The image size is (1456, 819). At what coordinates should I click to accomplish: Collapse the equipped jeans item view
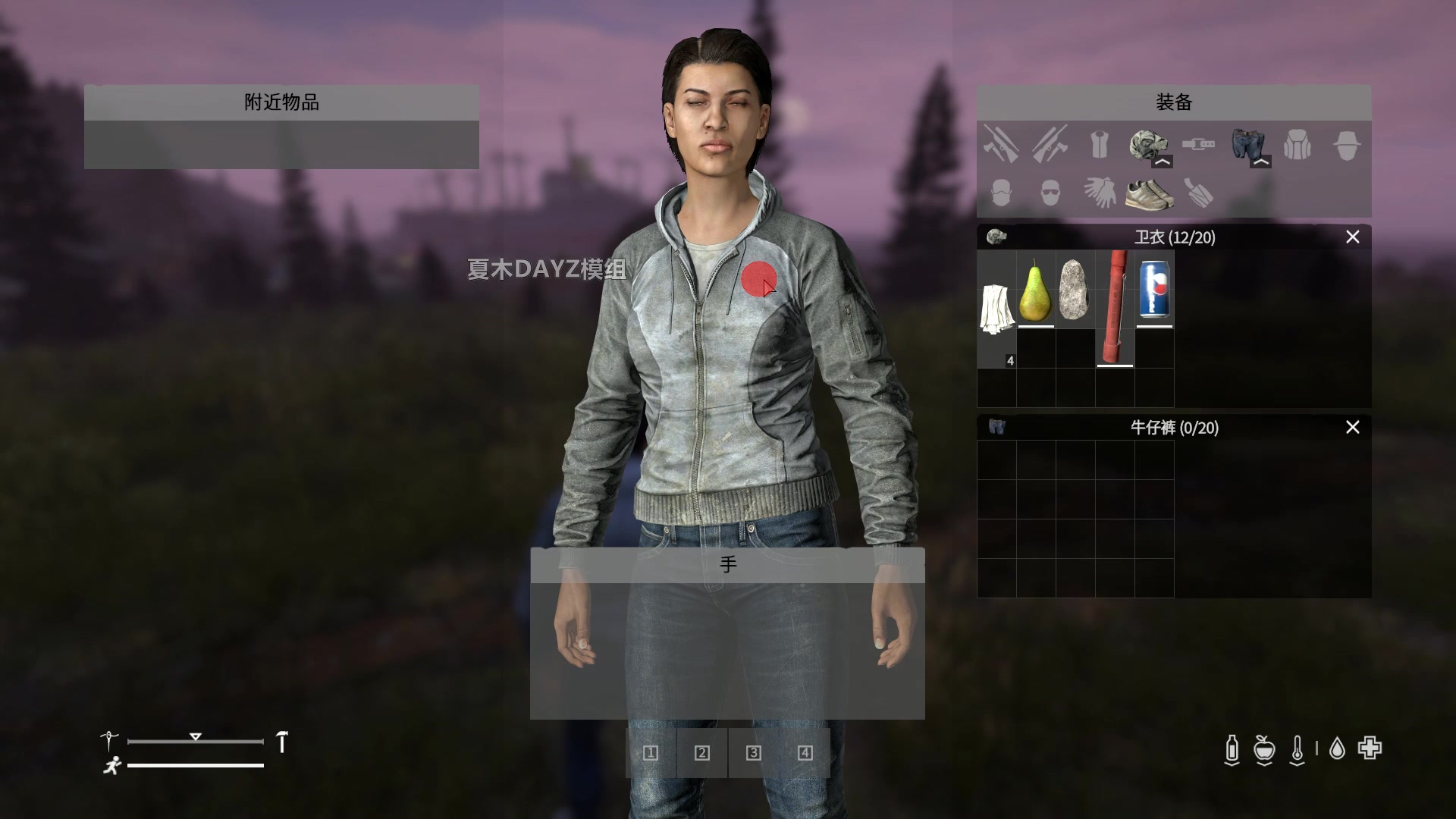[1260, 162]
